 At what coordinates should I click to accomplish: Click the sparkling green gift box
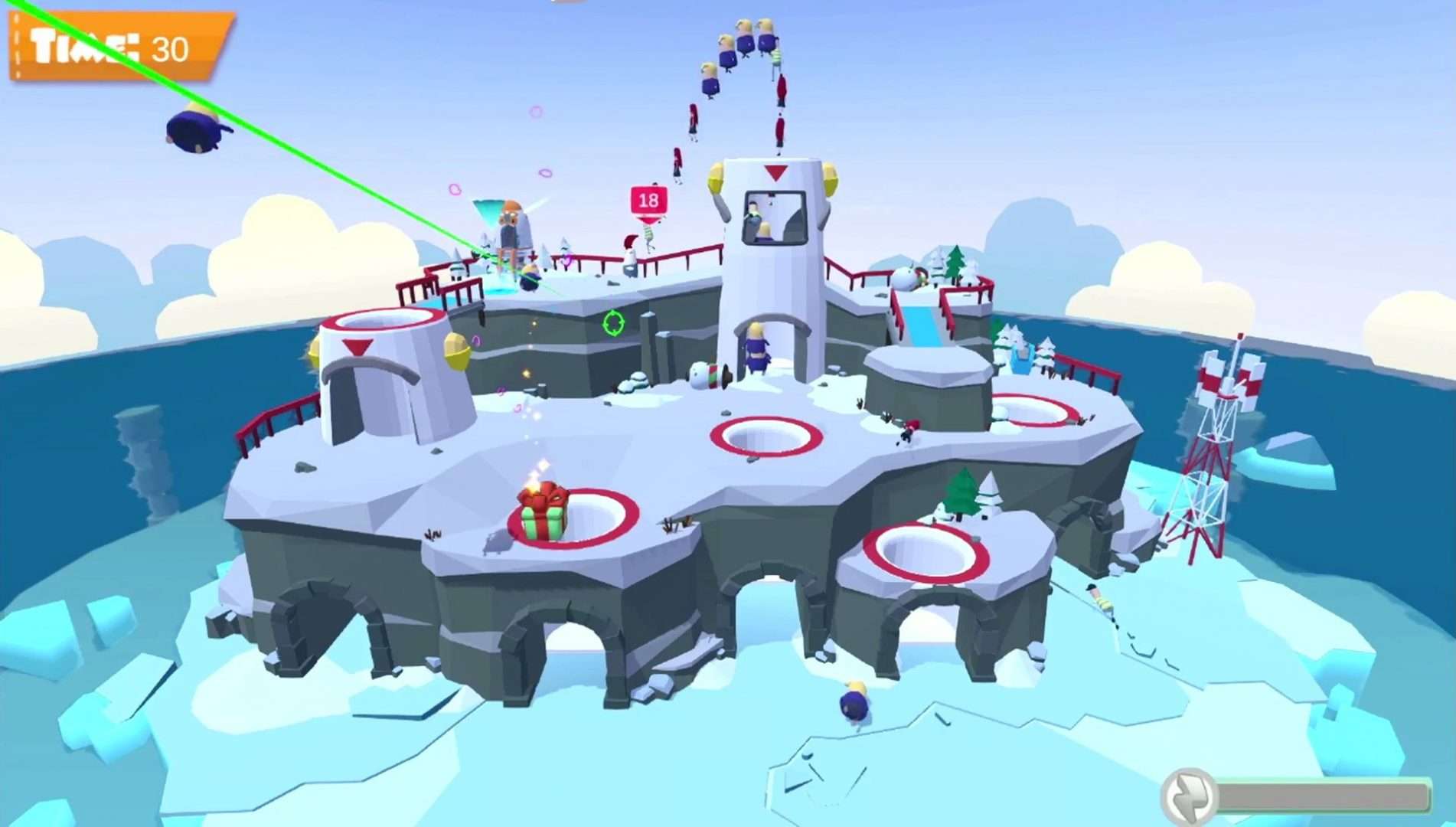pos(544,507)
